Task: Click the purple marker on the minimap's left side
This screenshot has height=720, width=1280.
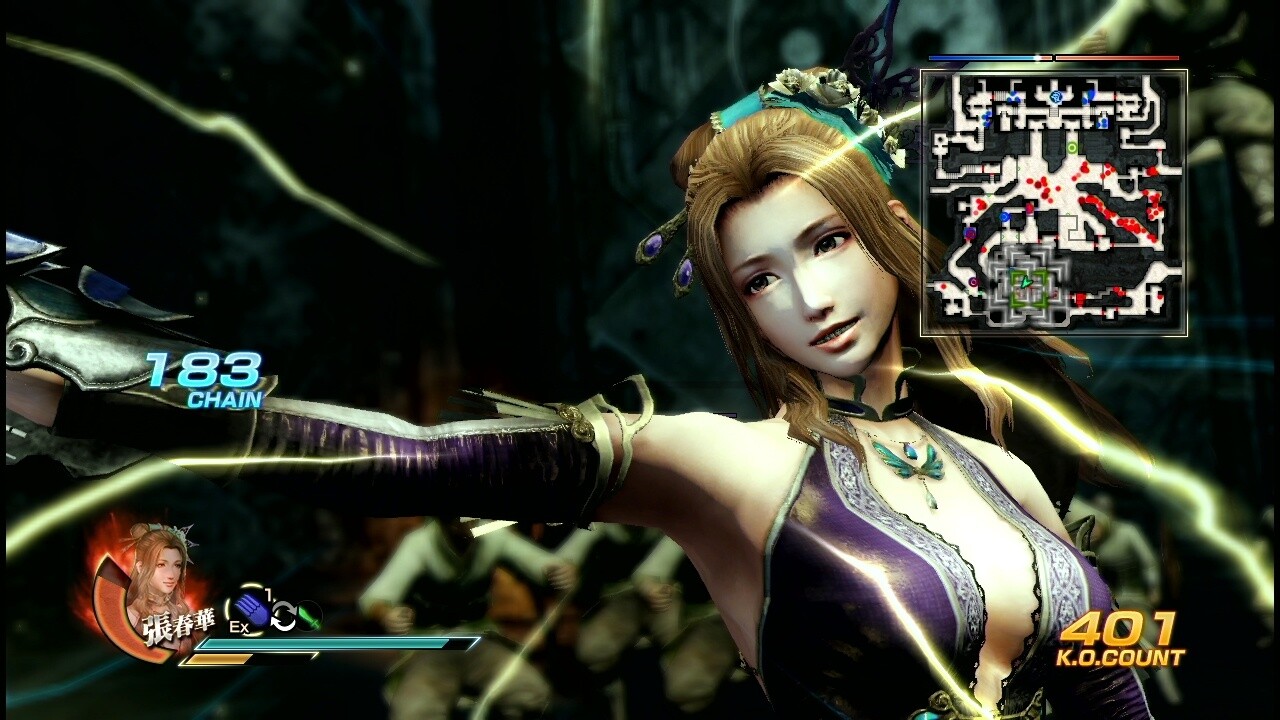Action: [969, 232]
